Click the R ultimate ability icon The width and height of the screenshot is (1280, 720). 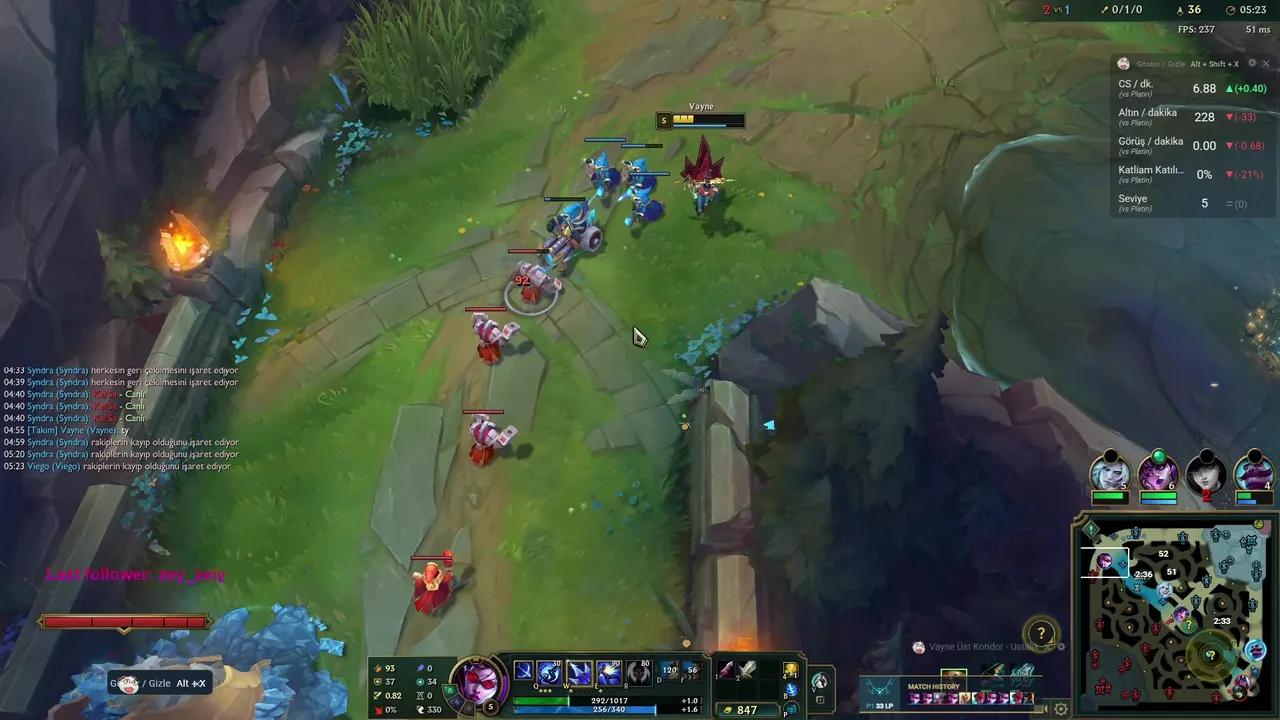[x=637, y=670]
